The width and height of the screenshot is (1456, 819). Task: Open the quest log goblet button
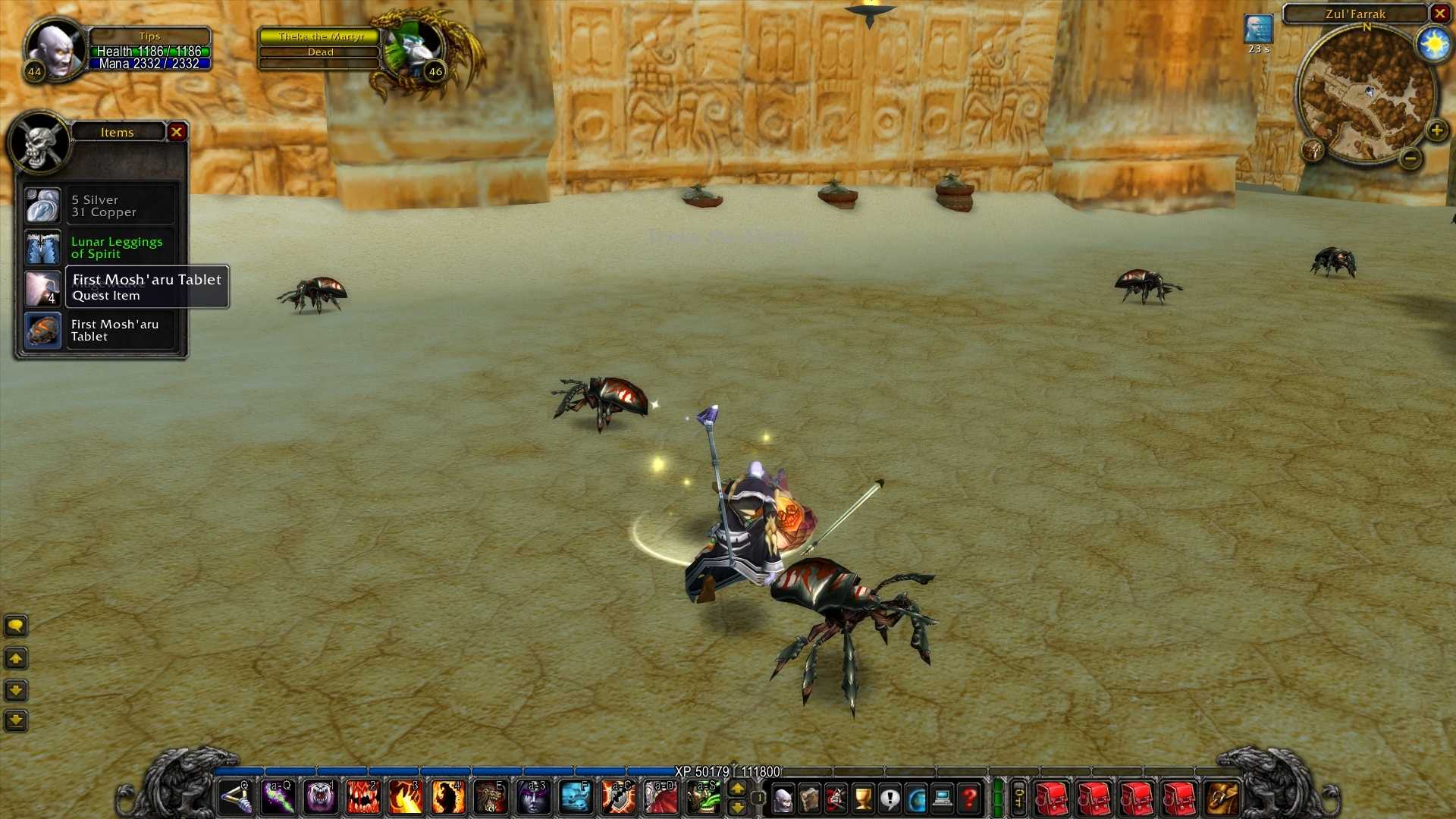(863, 799)
